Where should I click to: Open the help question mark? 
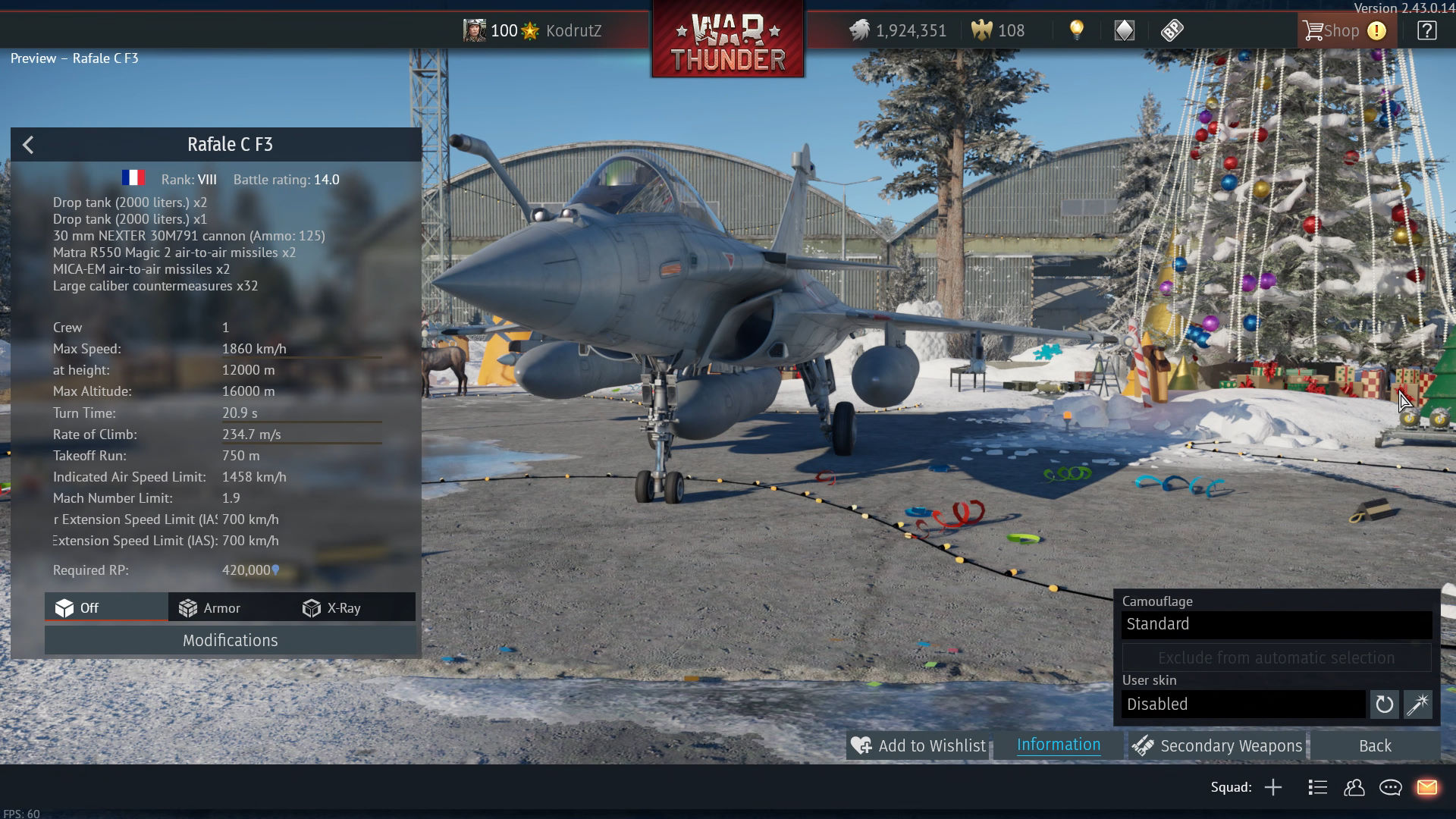tap(1426, 31)
